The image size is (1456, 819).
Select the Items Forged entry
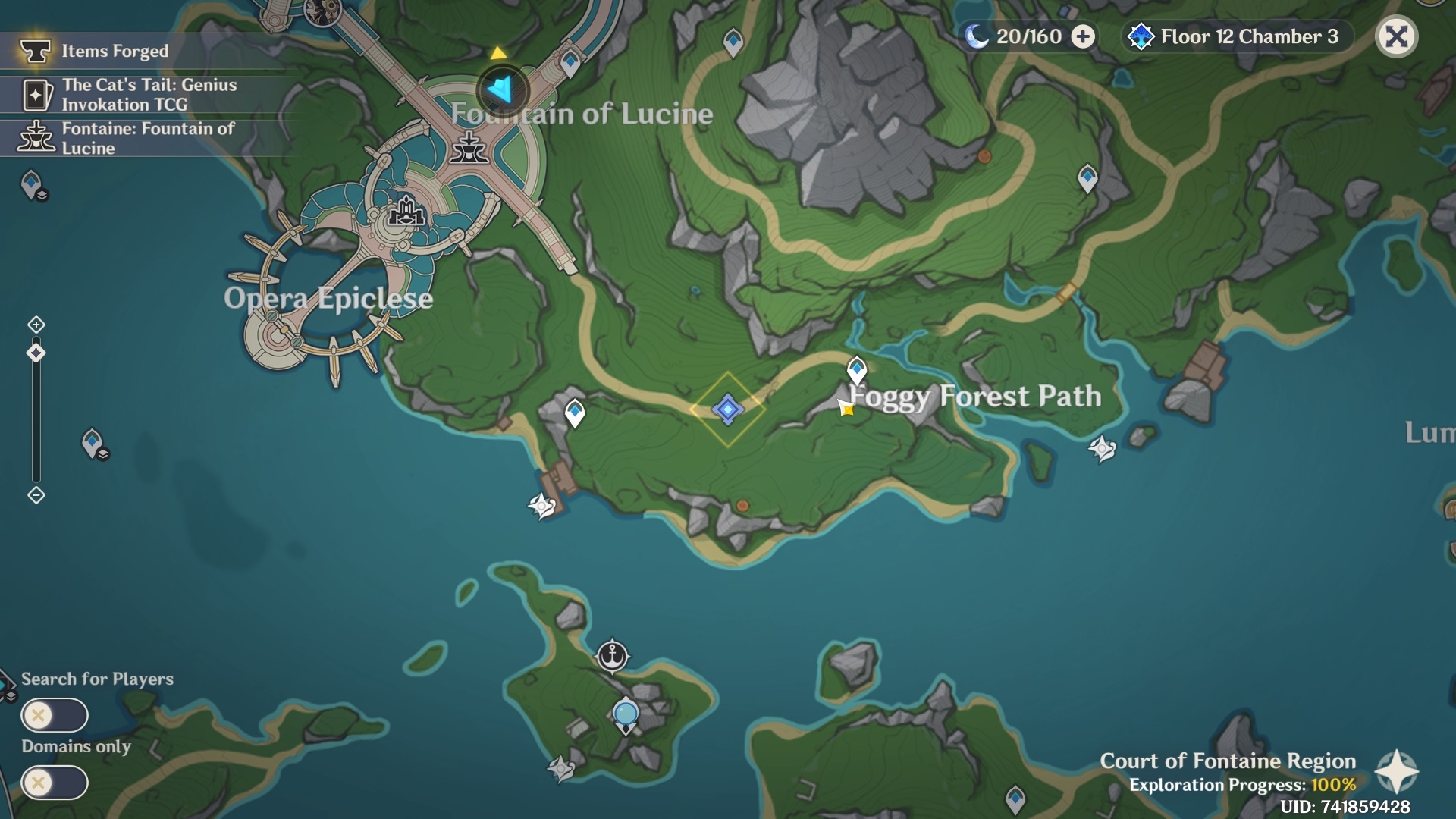pyautogui.click(x=114, y=51)
